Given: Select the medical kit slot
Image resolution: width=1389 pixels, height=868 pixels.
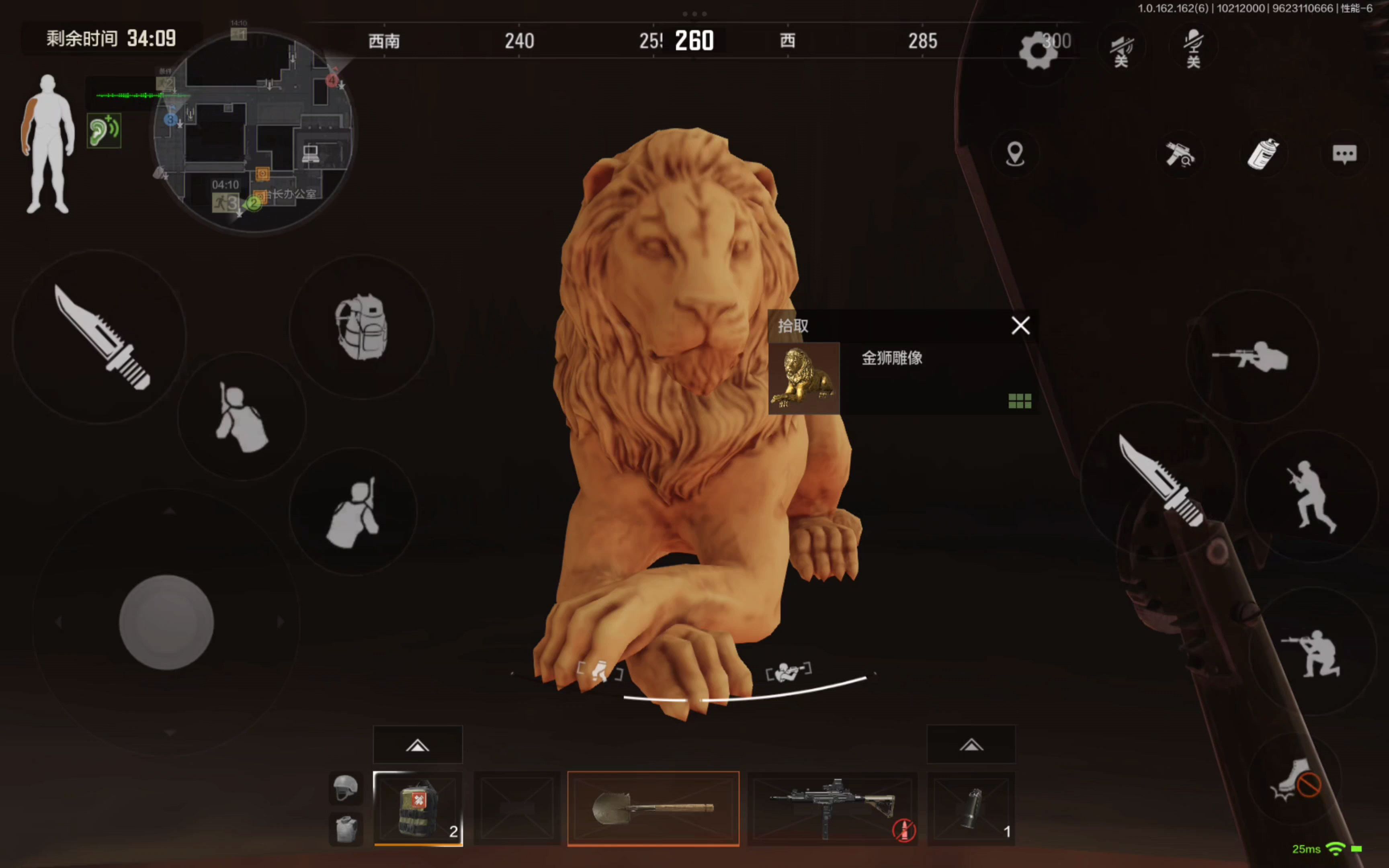Looking at the screenshot, I should coord(418,808).
